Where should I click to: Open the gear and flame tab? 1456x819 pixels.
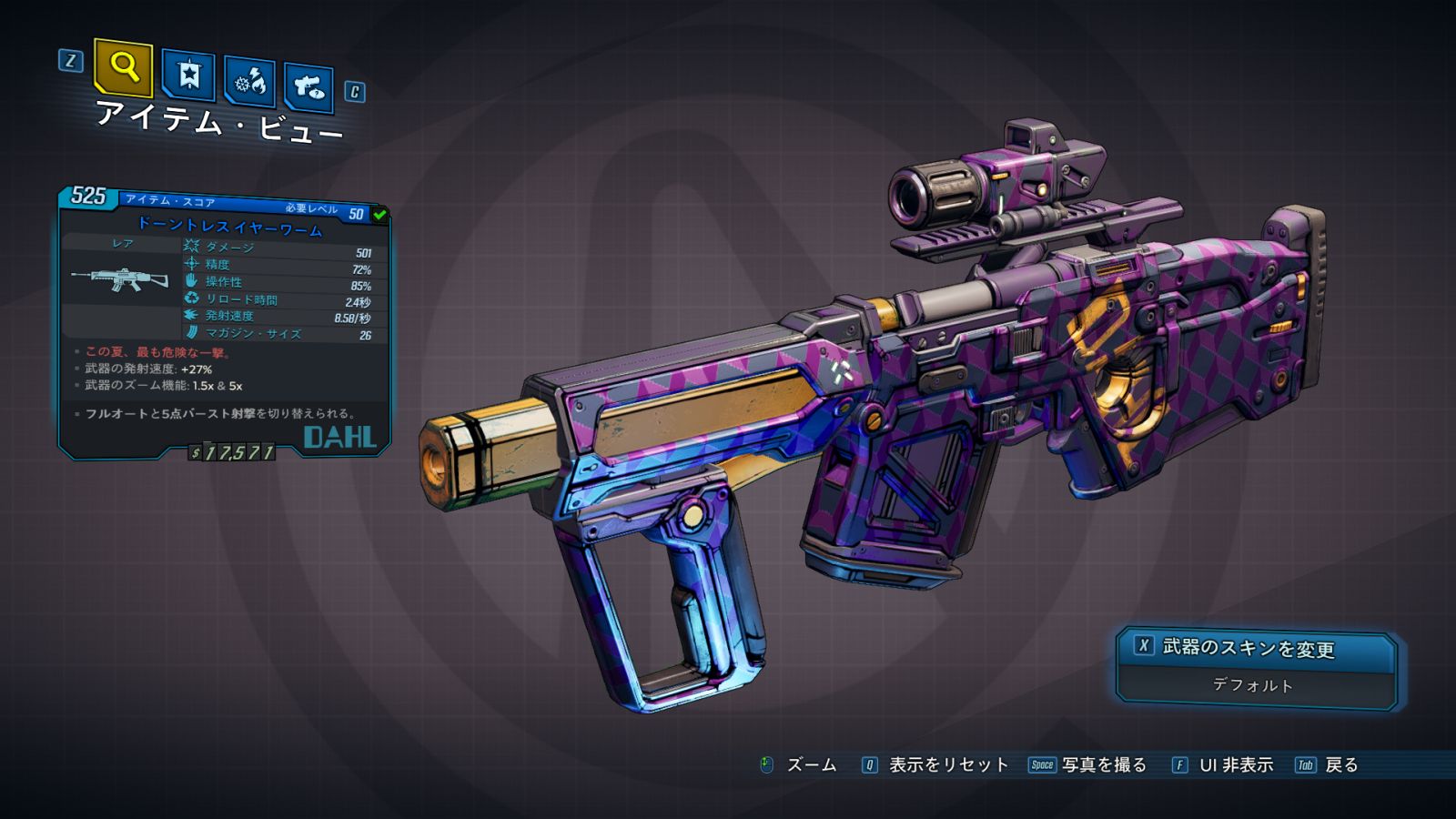click(x=250, y=82)
